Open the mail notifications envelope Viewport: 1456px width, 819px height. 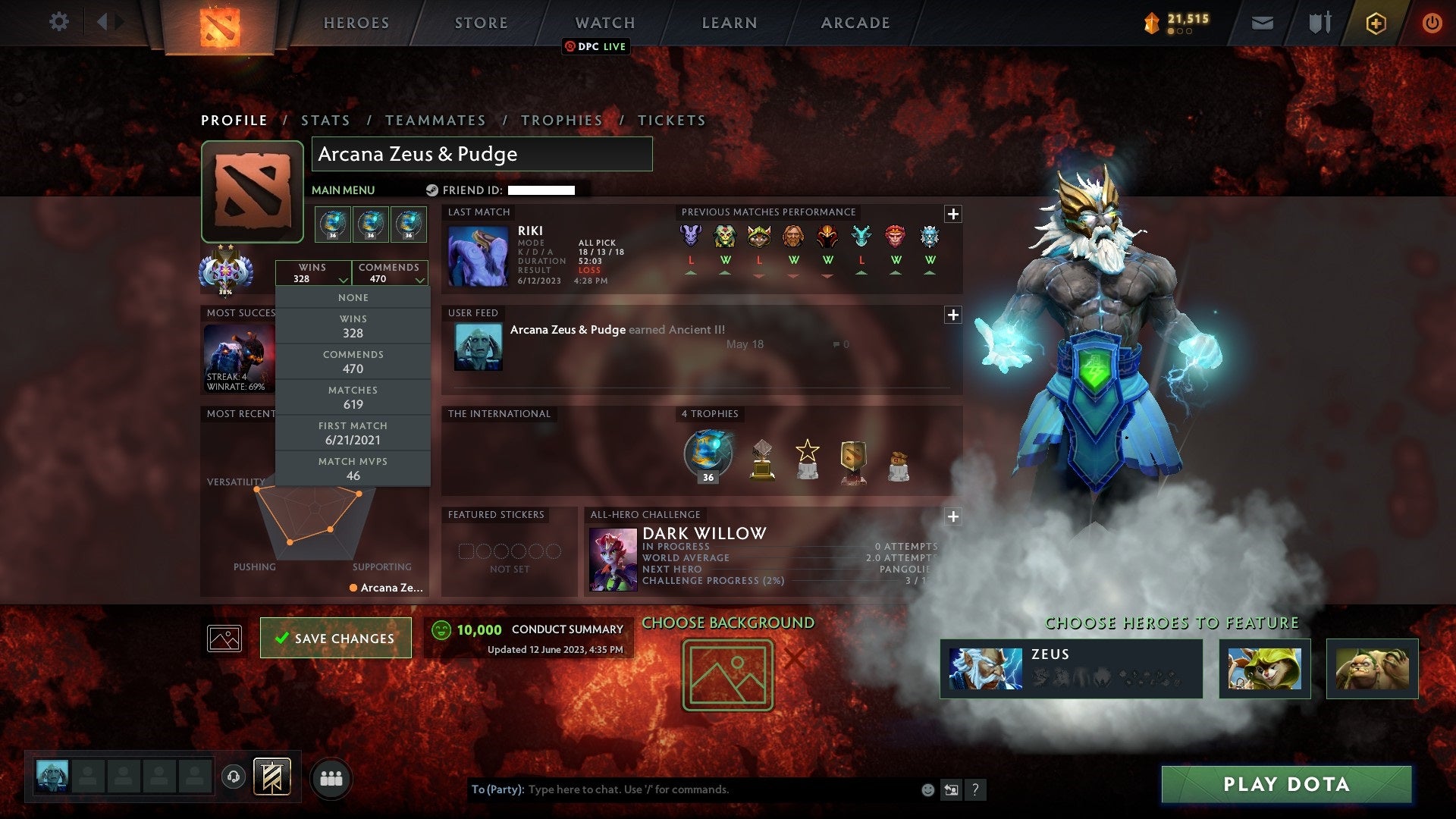click(x=1263, y=22)
